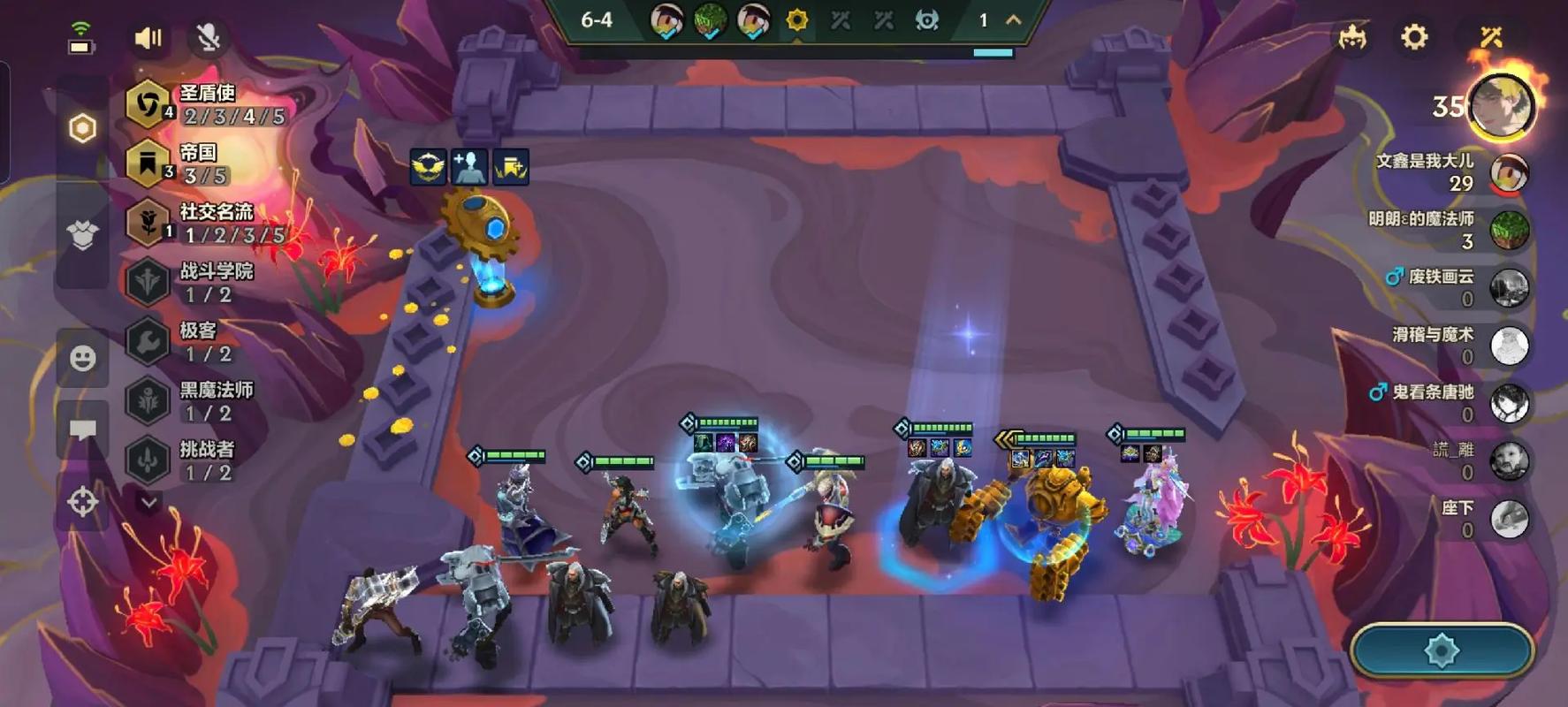Expand the stage round tracker arrow
Screen dimensions: 1568x707
coord(1014,19)
